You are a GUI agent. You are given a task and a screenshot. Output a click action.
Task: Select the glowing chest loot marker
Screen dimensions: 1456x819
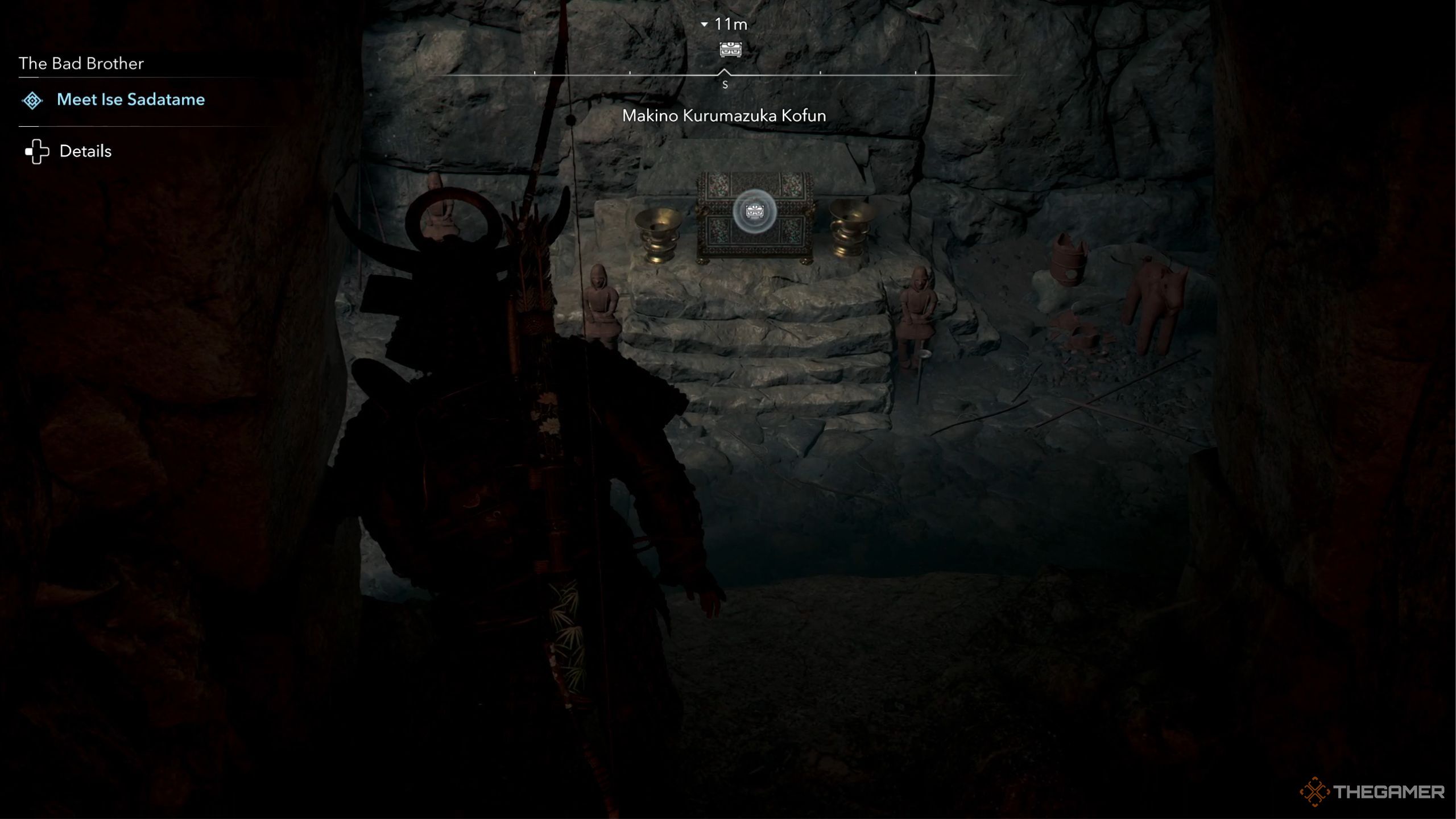[754, 212]
